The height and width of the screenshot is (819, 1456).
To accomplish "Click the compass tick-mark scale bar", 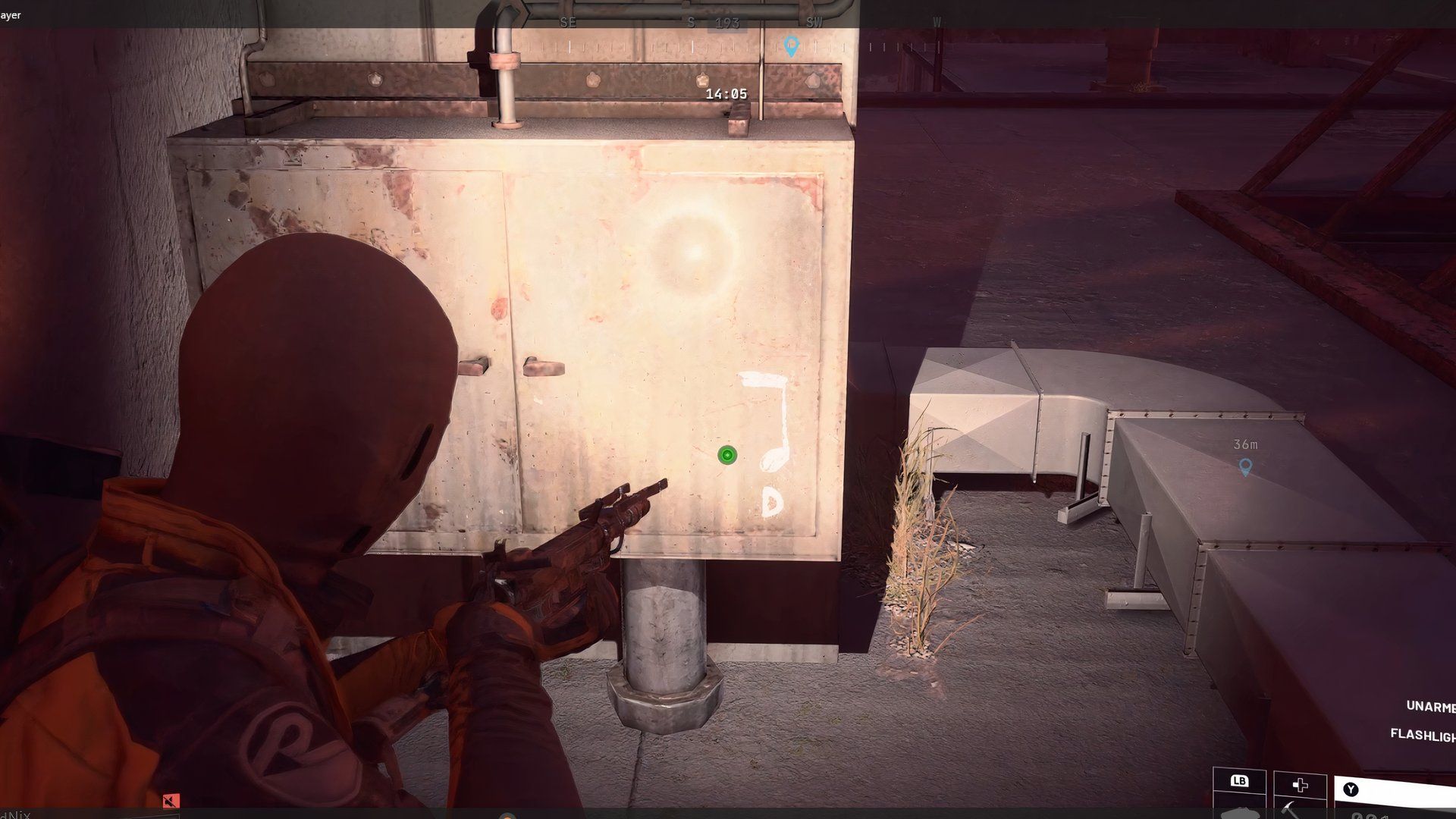I will (x=682, y=47).
